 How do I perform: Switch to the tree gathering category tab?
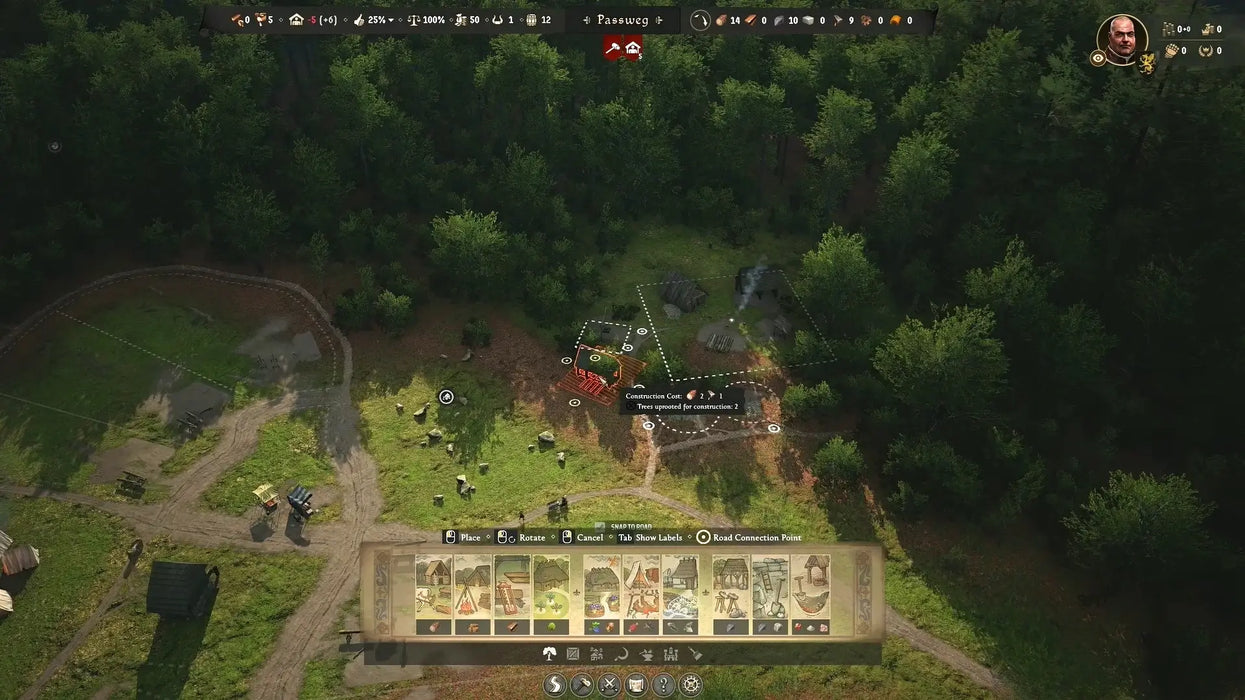click(549, 654)
